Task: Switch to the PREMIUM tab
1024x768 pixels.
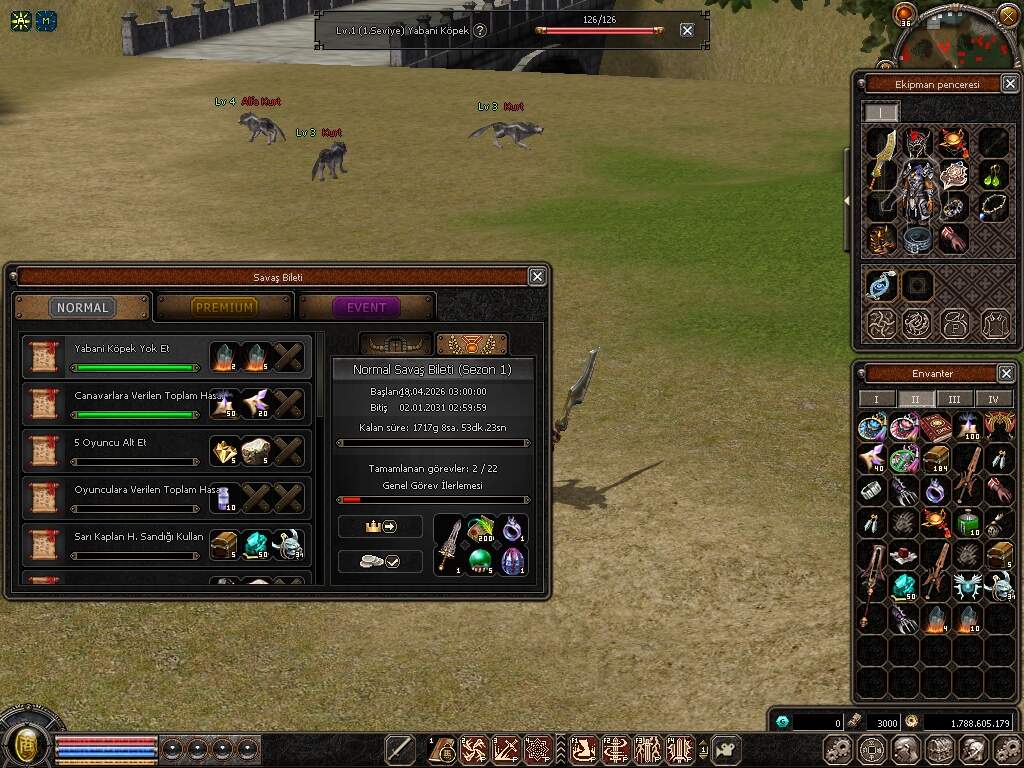Action: 224,307
